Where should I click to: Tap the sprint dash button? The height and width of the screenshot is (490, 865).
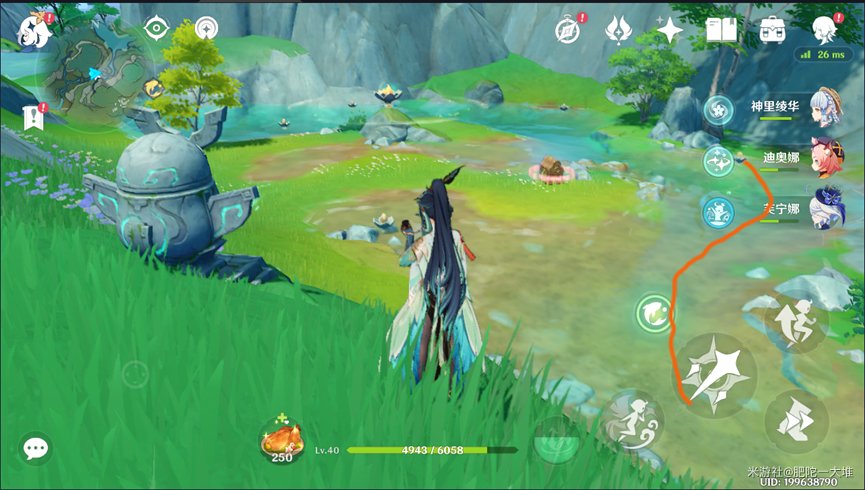[x=797, y=420]
